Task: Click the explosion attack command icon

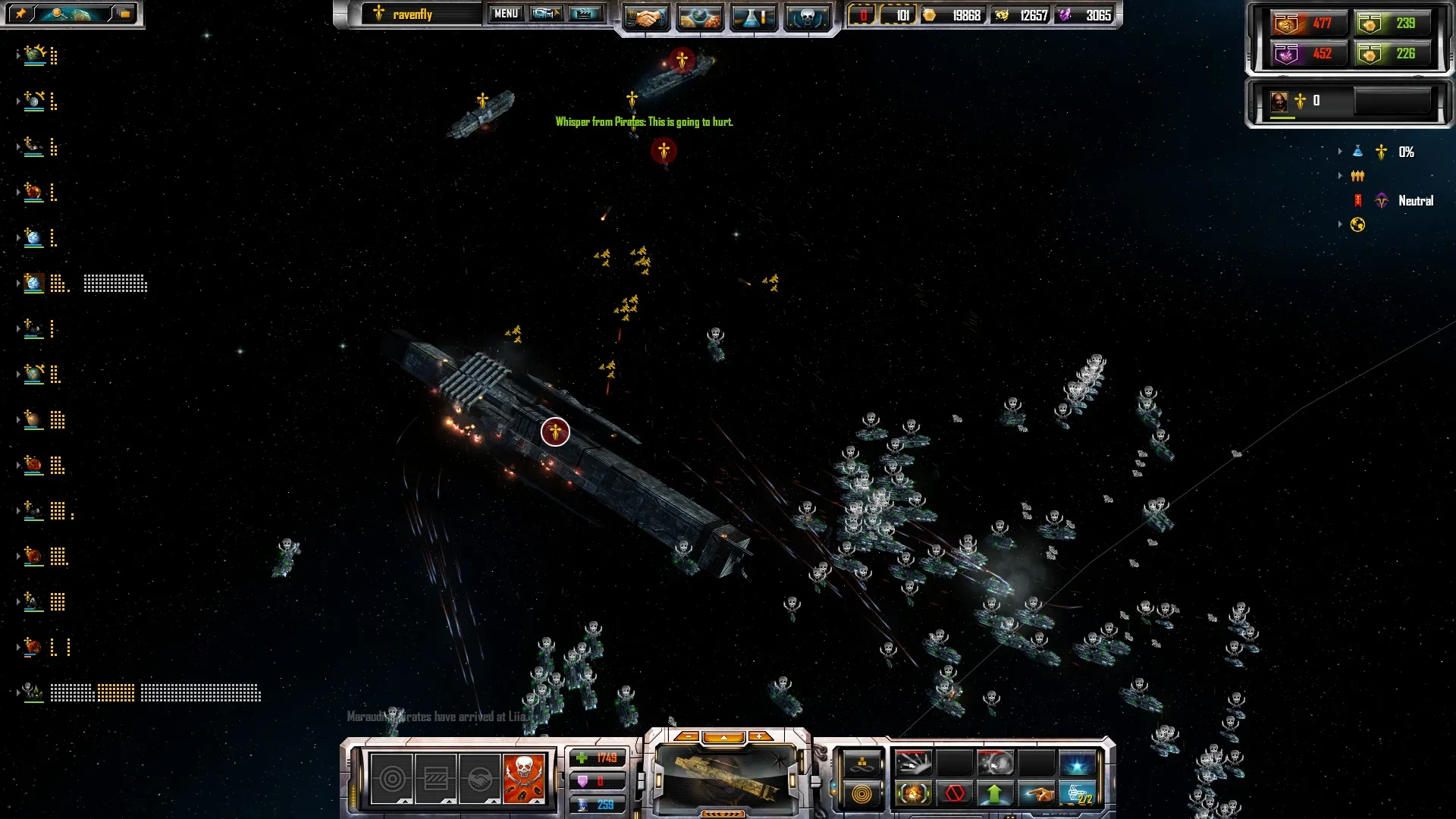Action: point(913,794)
